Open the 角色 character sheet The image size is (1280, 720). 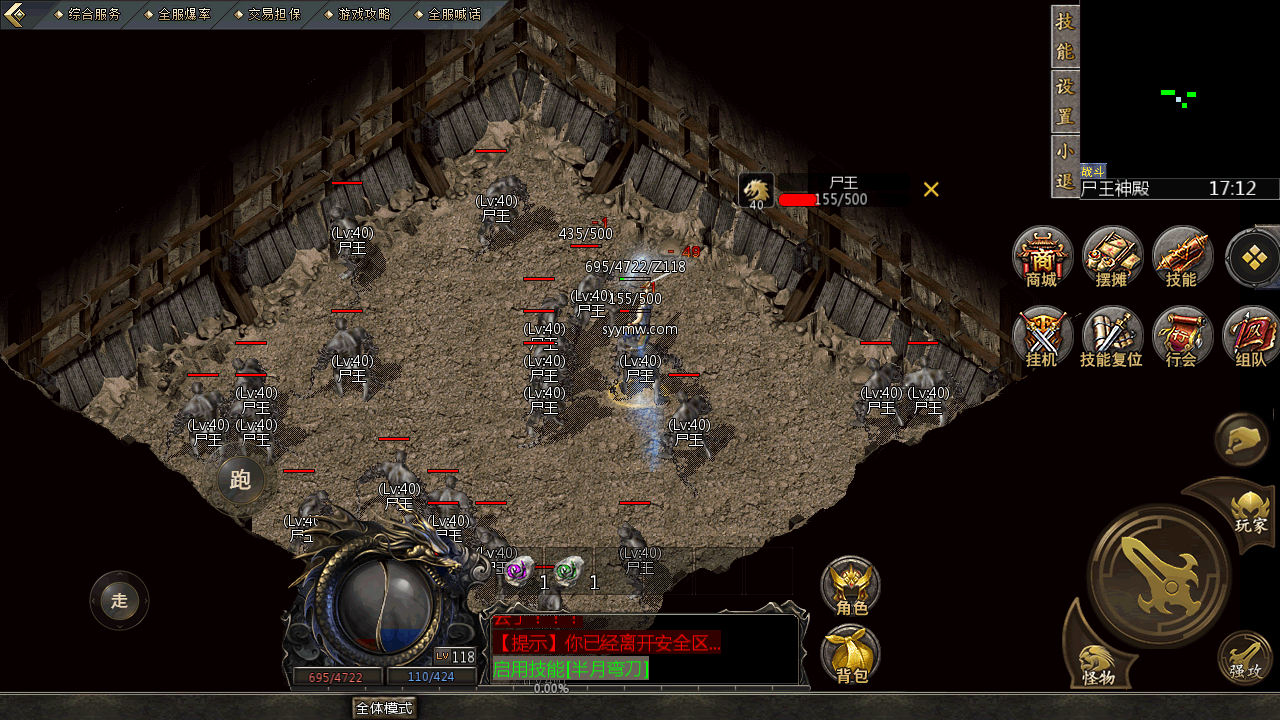851,586
